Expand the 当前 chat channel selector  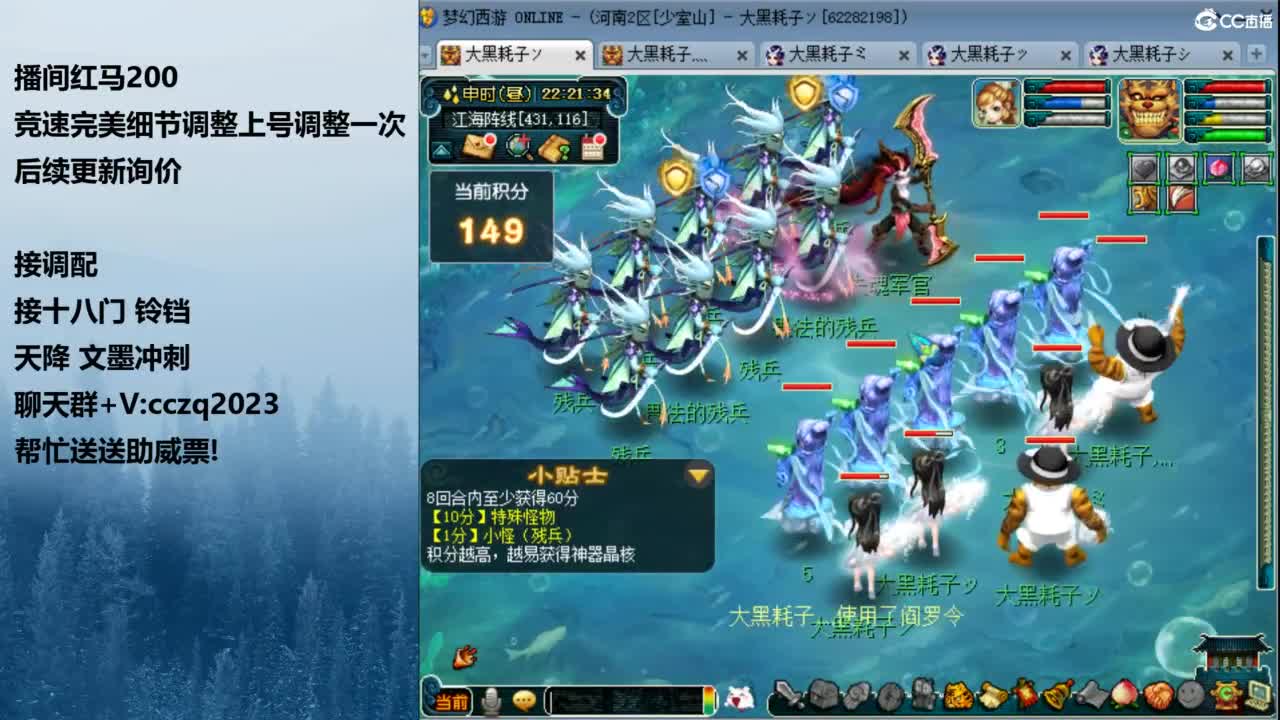450,701
